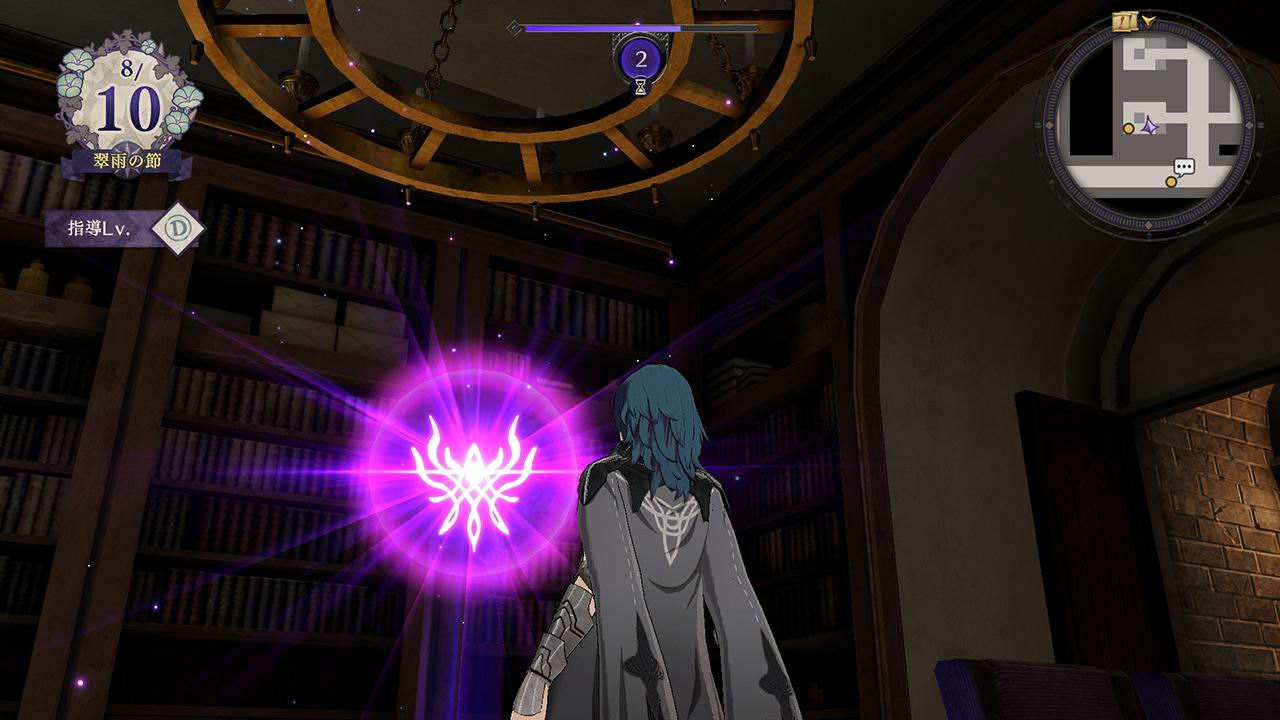
Task: Click the purple player arrow on minimap
Action: [1150, 127]
